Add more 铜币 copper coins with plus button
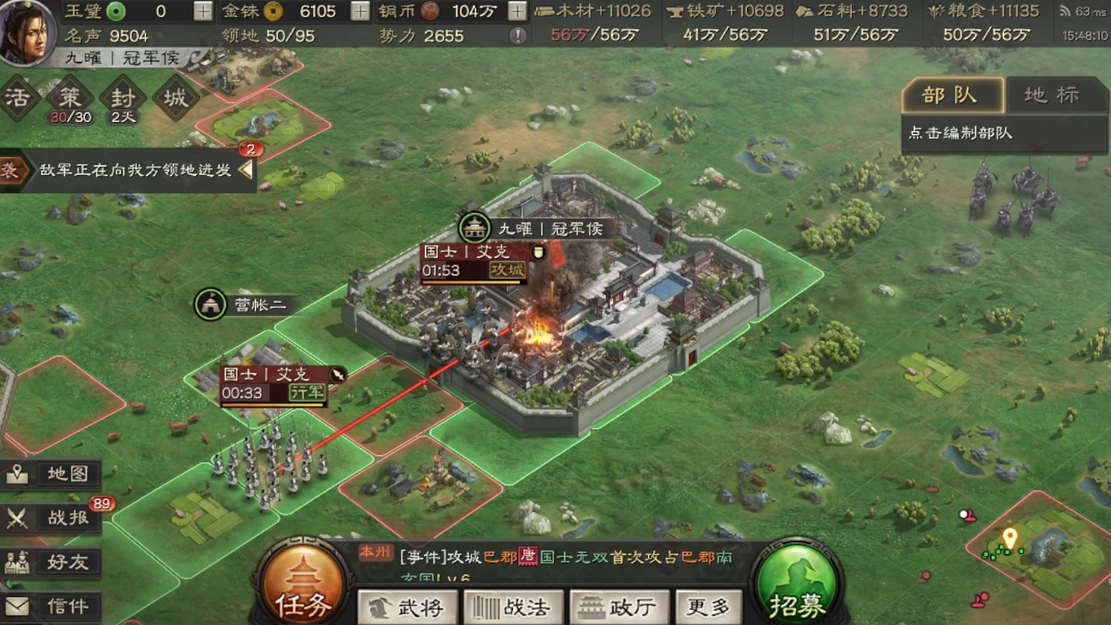The image size is (1111, 625). click(517, 12)
